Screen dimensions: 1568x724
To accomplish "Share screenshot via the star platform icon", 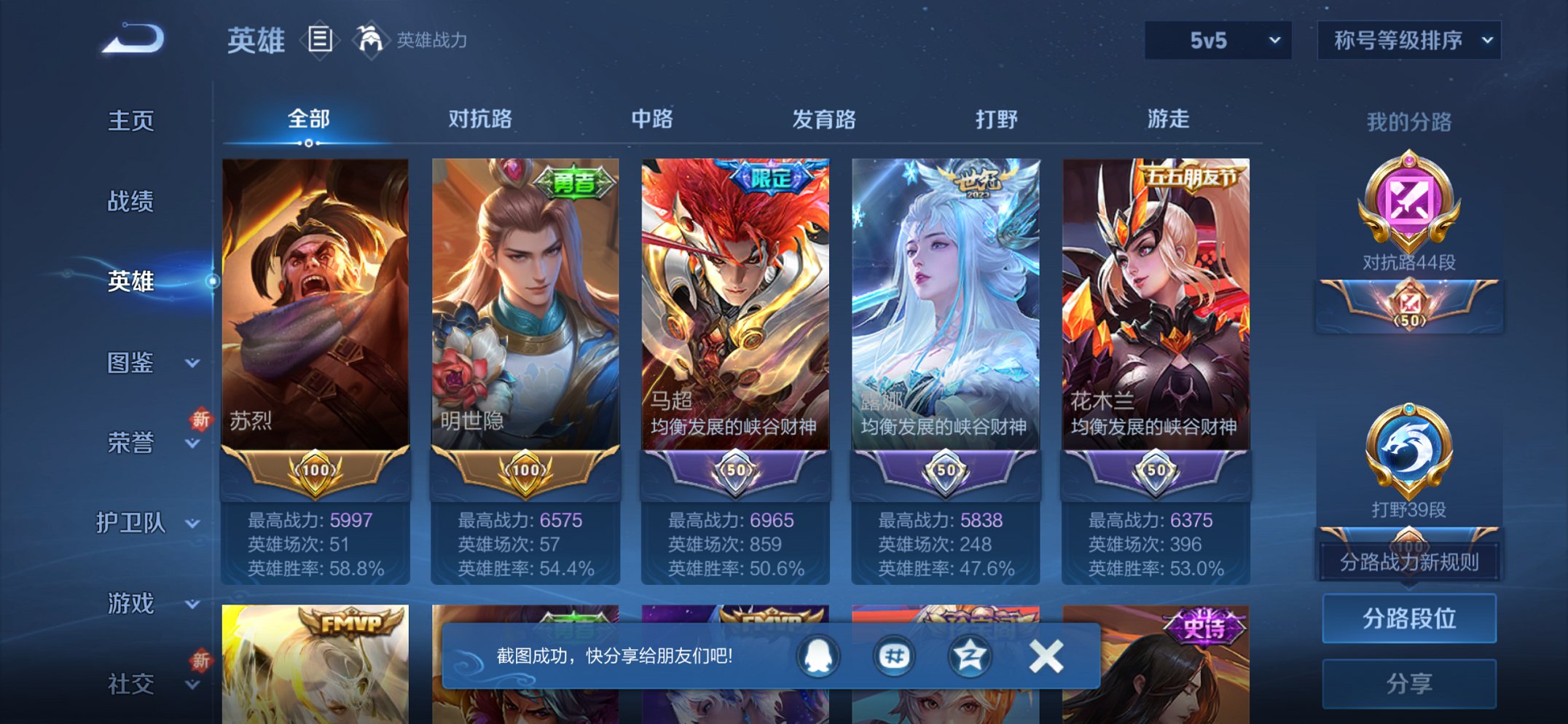I will click(971, 655).
